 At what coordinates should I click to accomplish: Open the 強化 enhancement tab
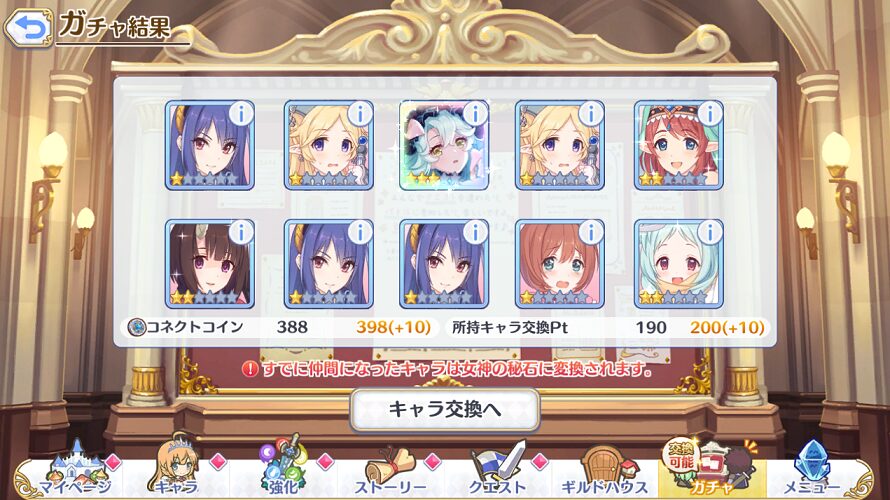click(x=286, y=473)
